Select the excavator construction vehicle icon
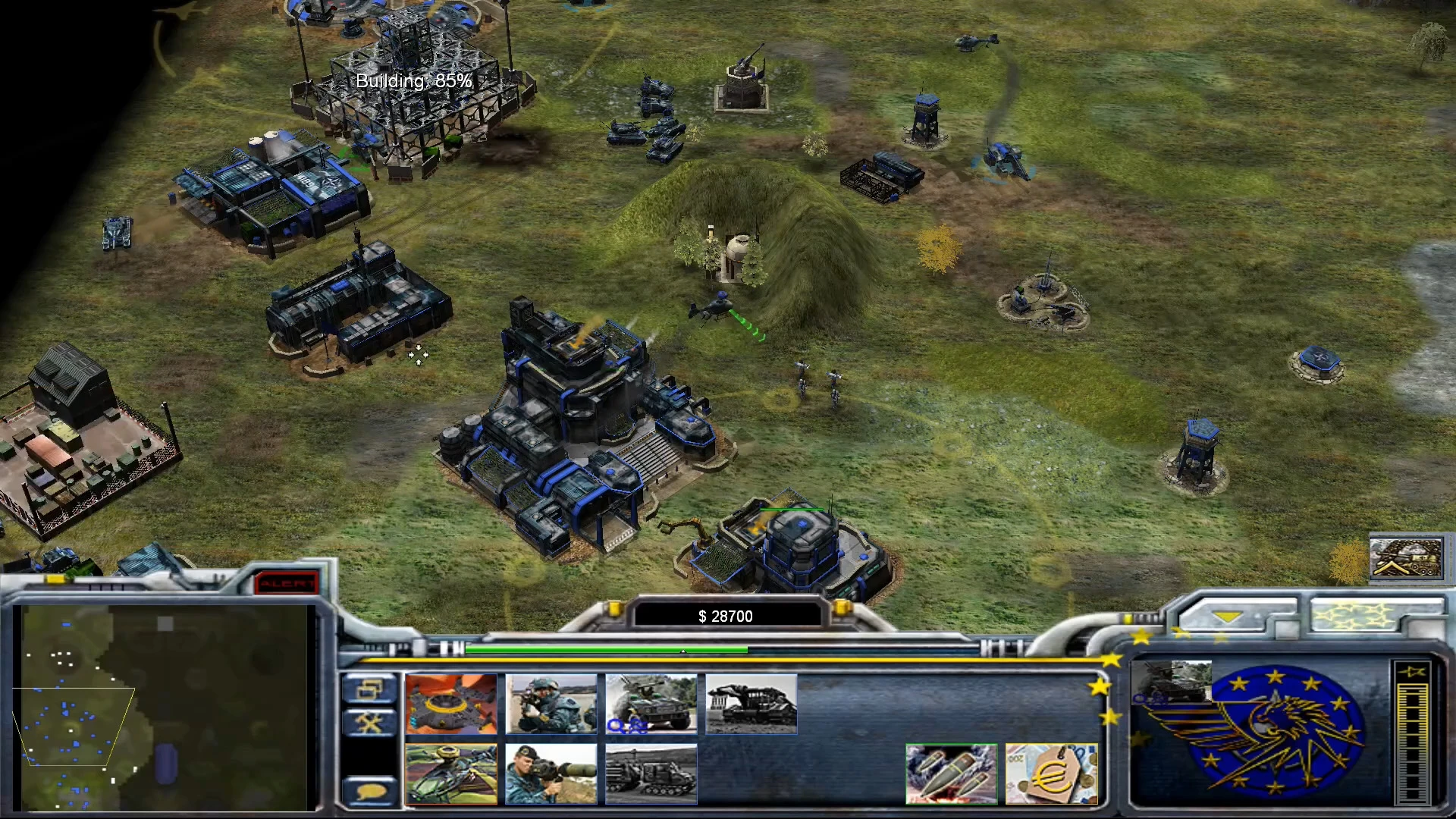Viewport: 1456px width, 819px height. [751, 705]
